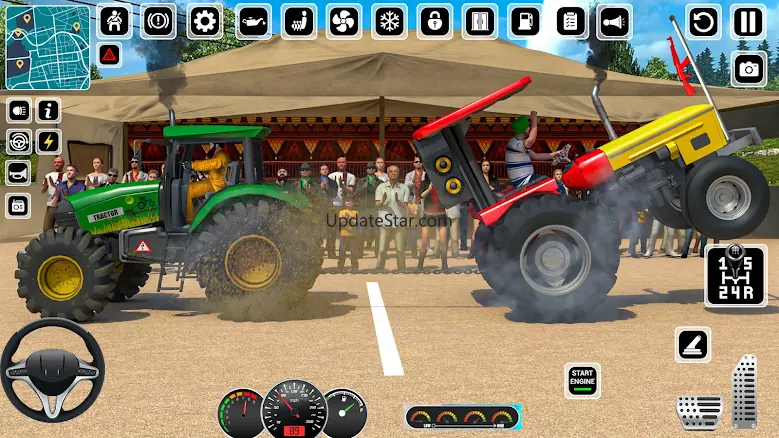This screenshot has width=779, height=438.
Task: Activate the red hazard triangle button
Action: pyautogui.click(x=110, y=54)
